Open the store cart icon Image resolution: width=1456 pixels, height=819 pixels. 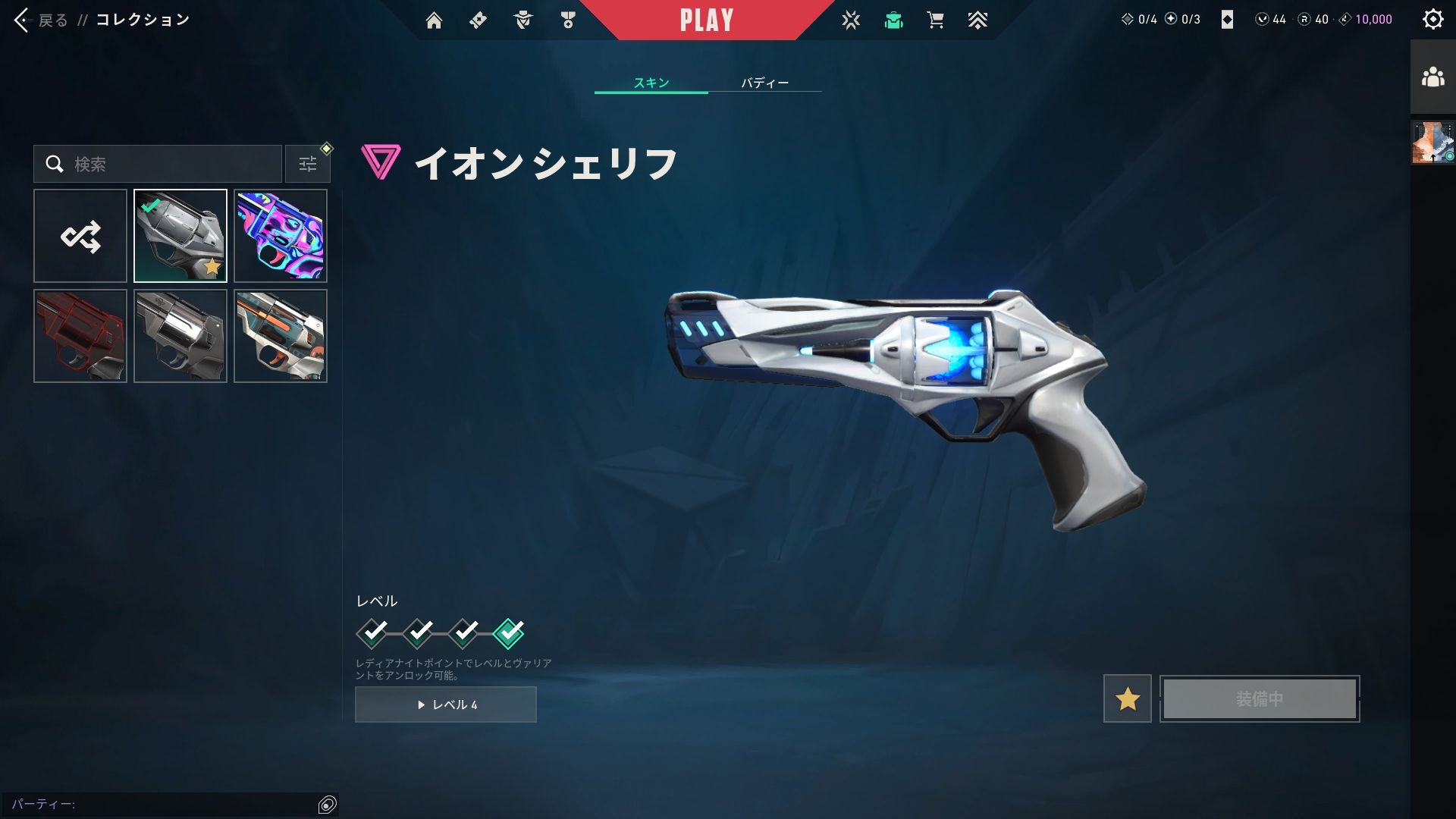(935, 20)
